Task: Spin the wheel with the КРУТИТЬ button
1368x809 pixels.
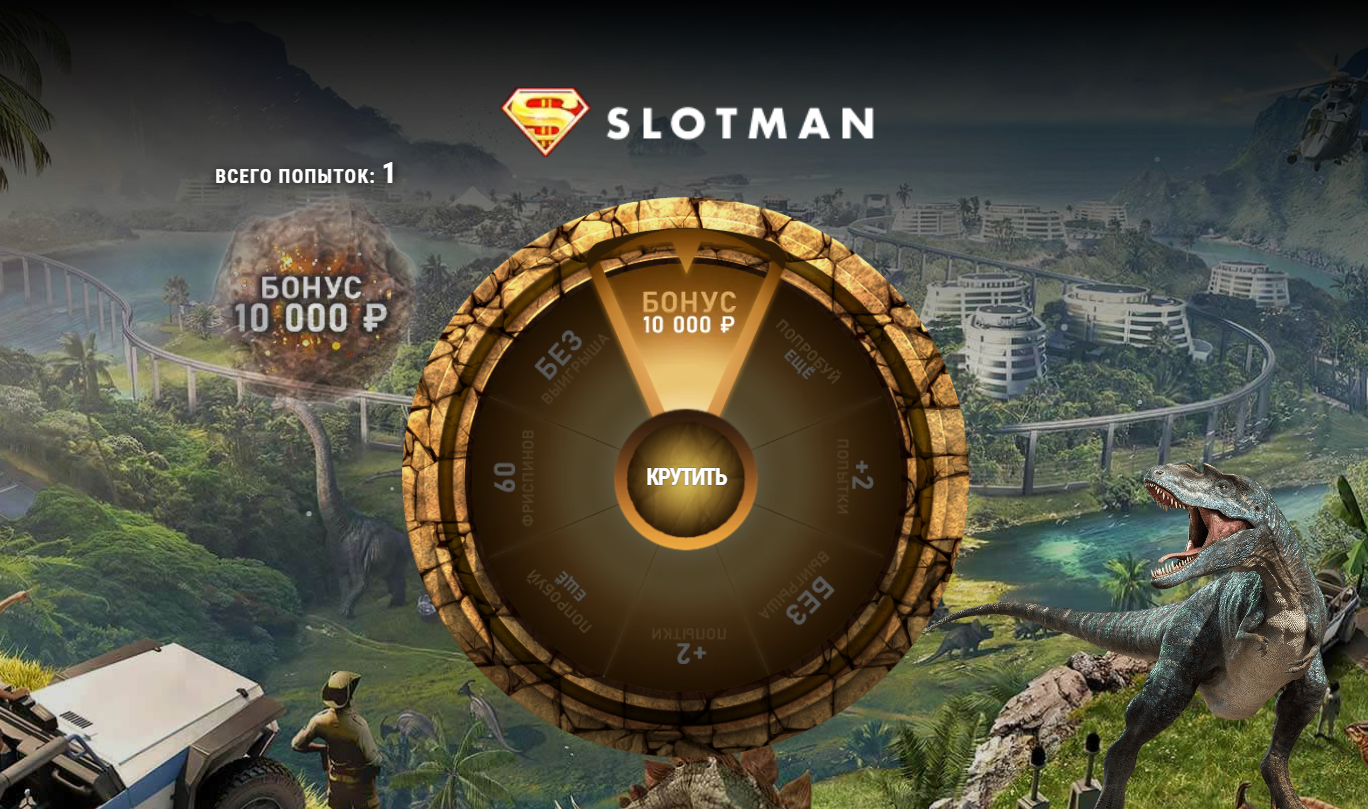Action: (686, 478)
